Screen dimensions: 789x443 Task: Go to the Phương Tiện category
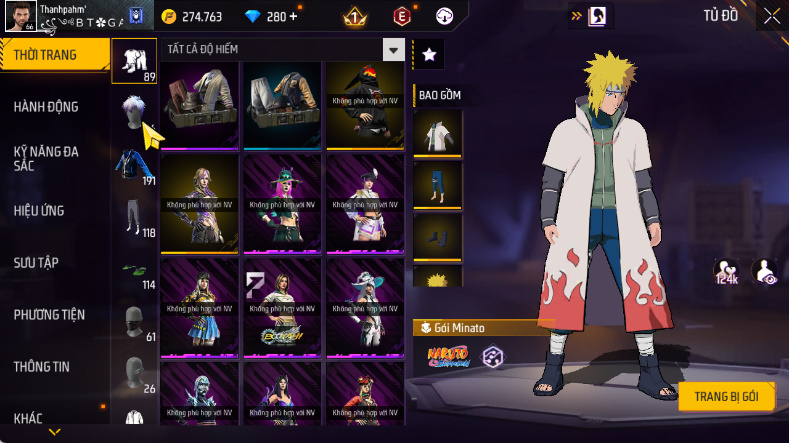[x=49, y=315]
